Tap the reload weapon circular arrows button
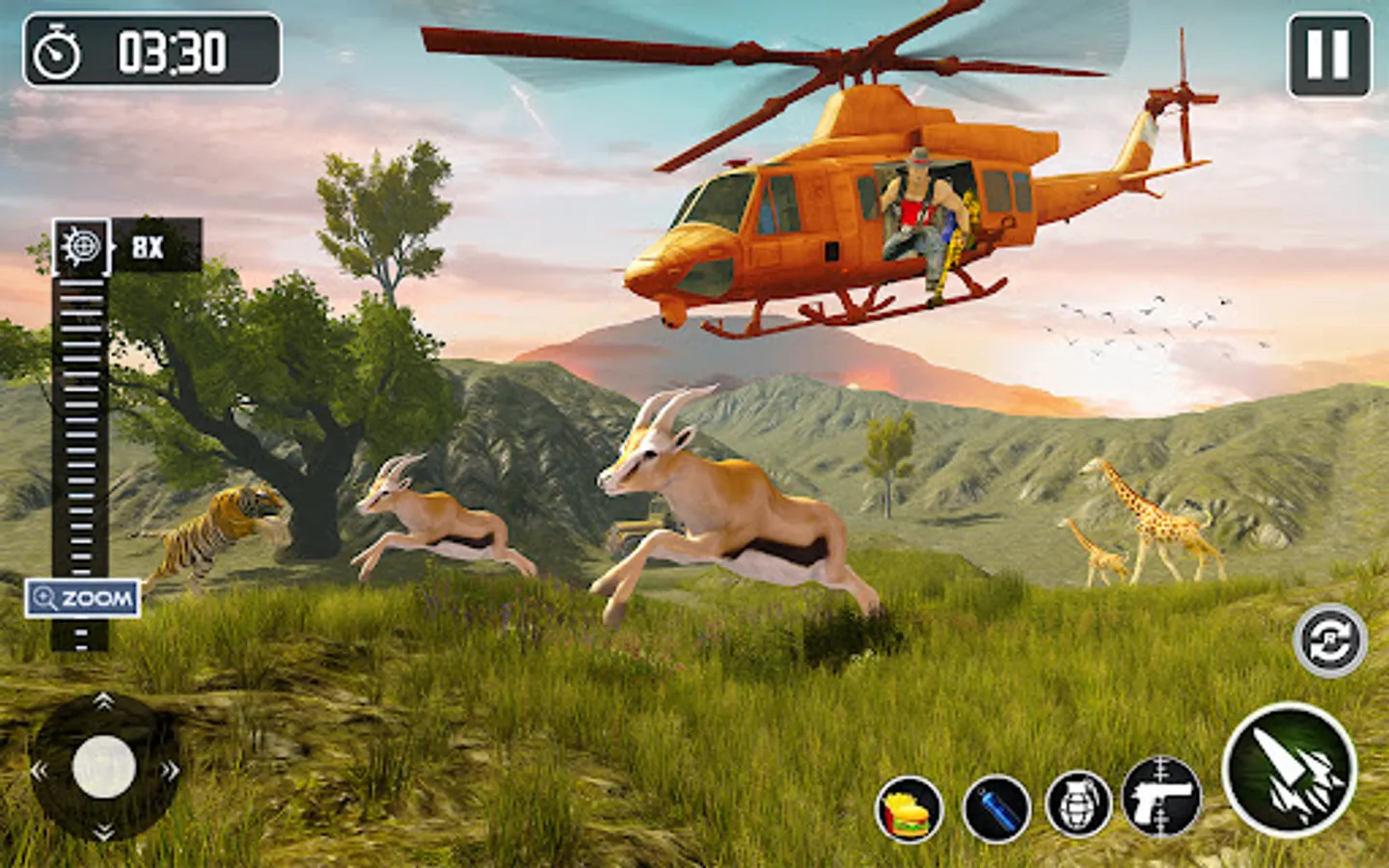The image size is (1389, 868). tap(1330, 640)
